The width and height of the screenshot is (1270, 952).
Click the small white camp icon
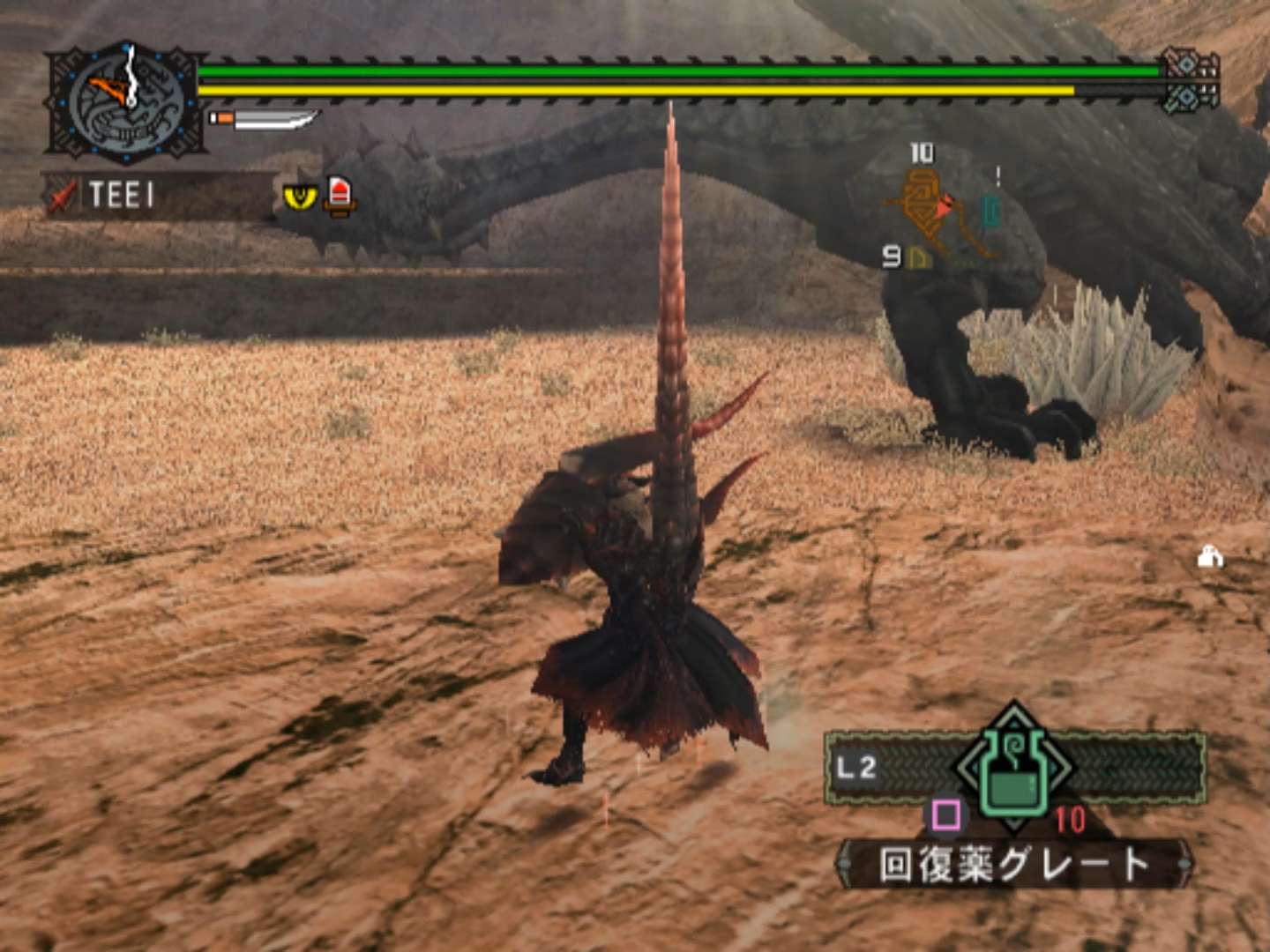click(x=1210, y=557)
